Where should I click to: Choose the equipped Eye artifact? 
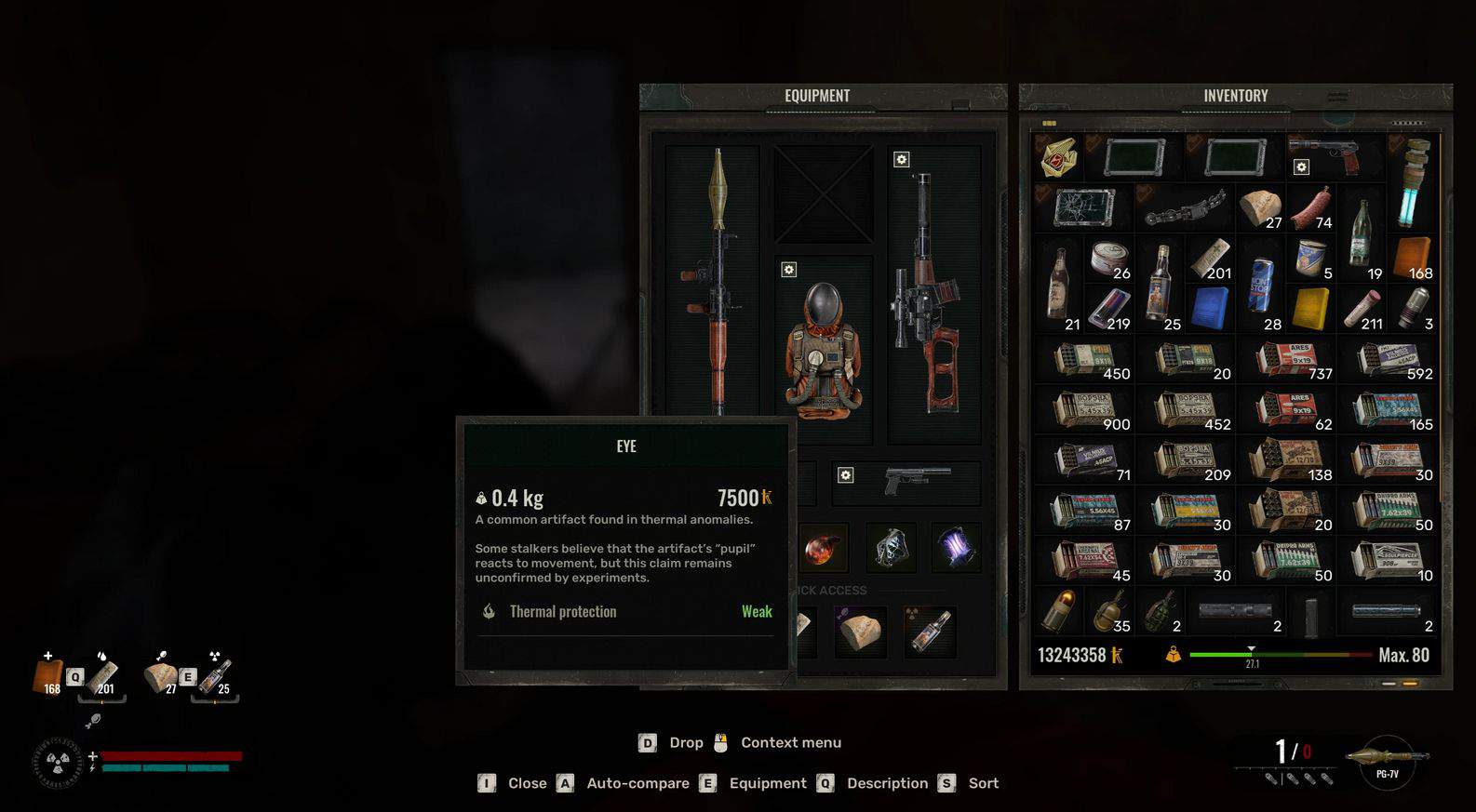pyautogui.click(x=822, y=547)
